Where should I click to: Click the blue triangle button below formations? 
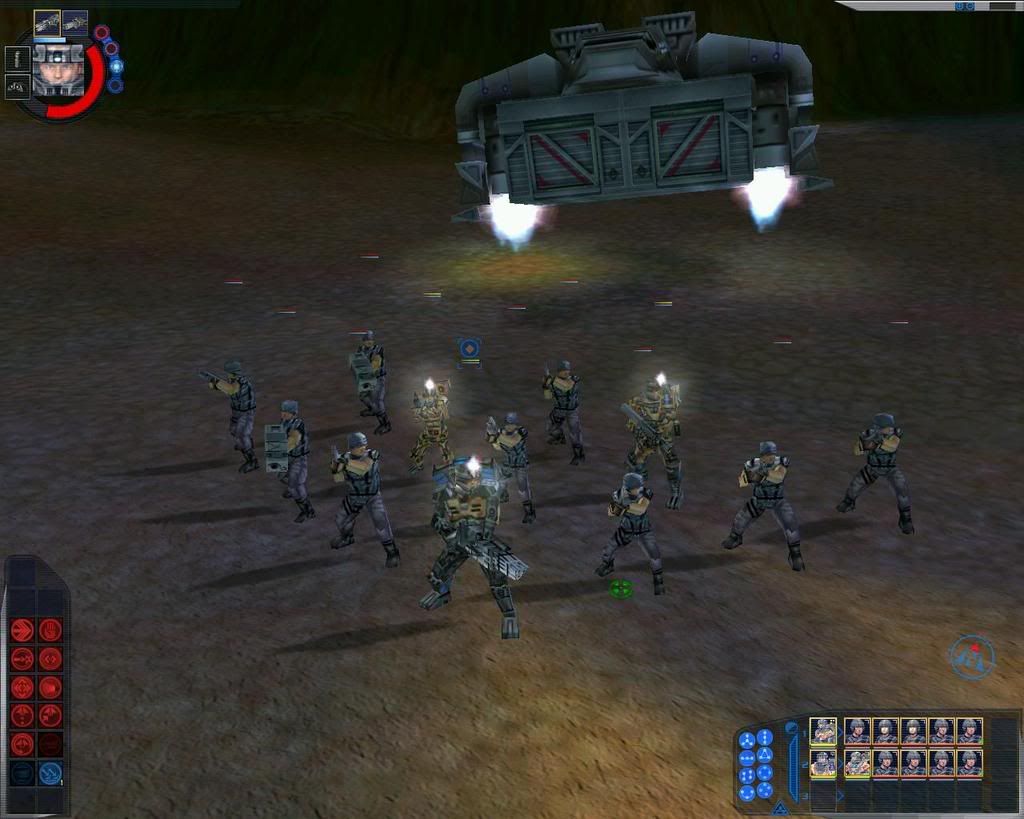click(x=780, y=806)
